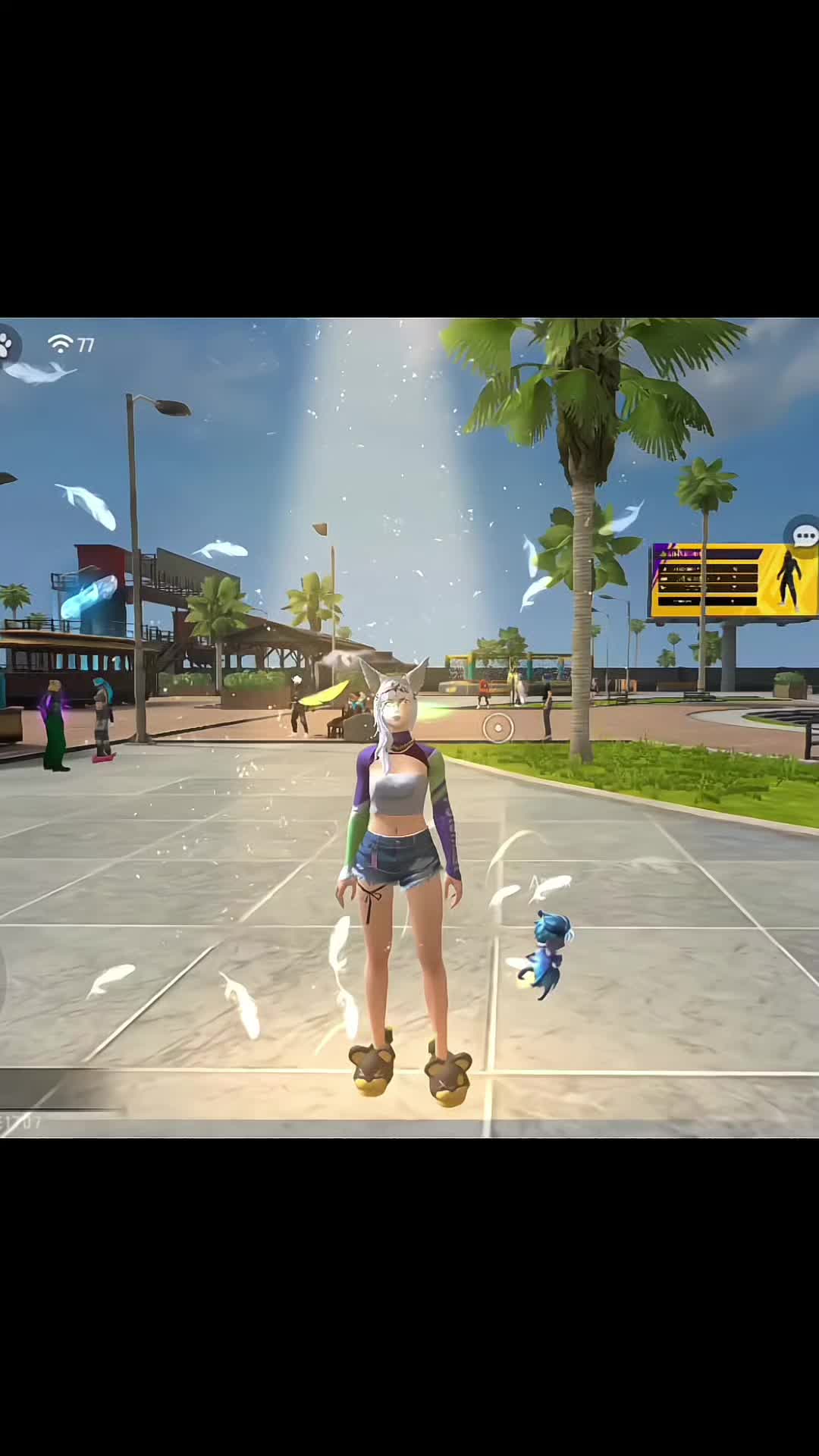Open the pet paw icon menu
The width and height of the screenshot is (819, 1456).
(x=7, y=346)
